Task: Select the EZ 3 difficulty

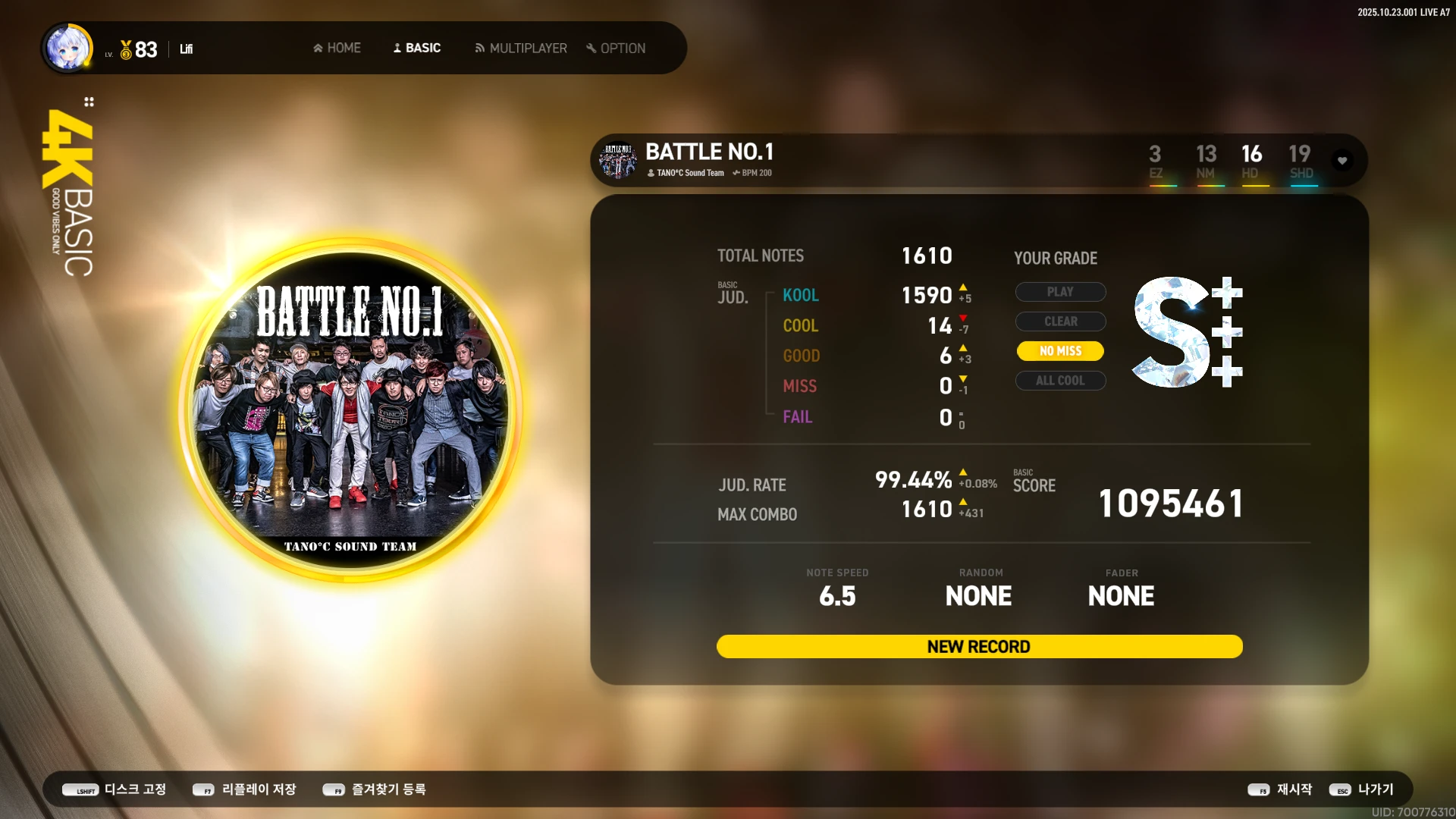Action: coord(1155,162)
